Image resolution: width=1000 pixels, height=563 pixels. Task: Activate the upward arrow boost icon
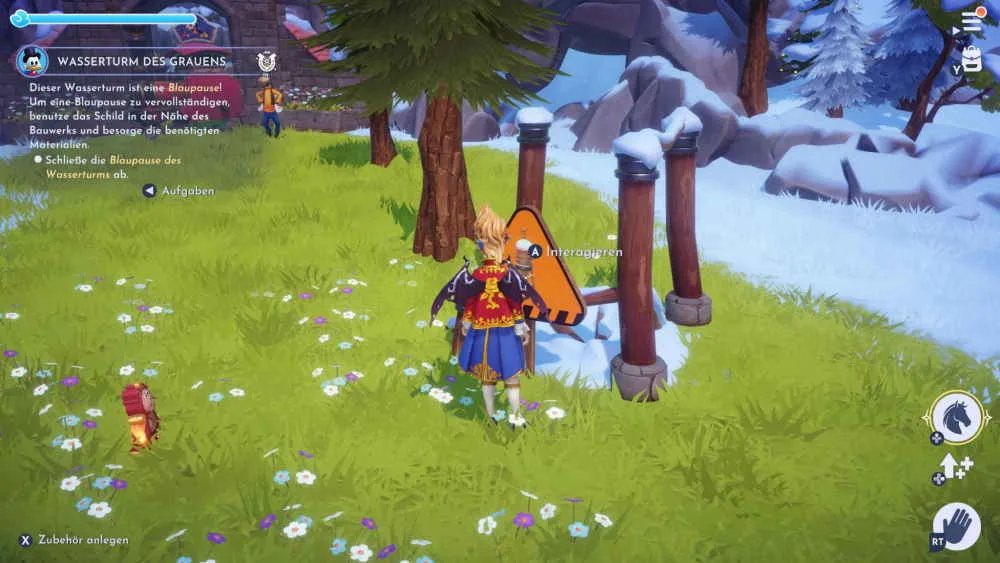click(953, 466)
